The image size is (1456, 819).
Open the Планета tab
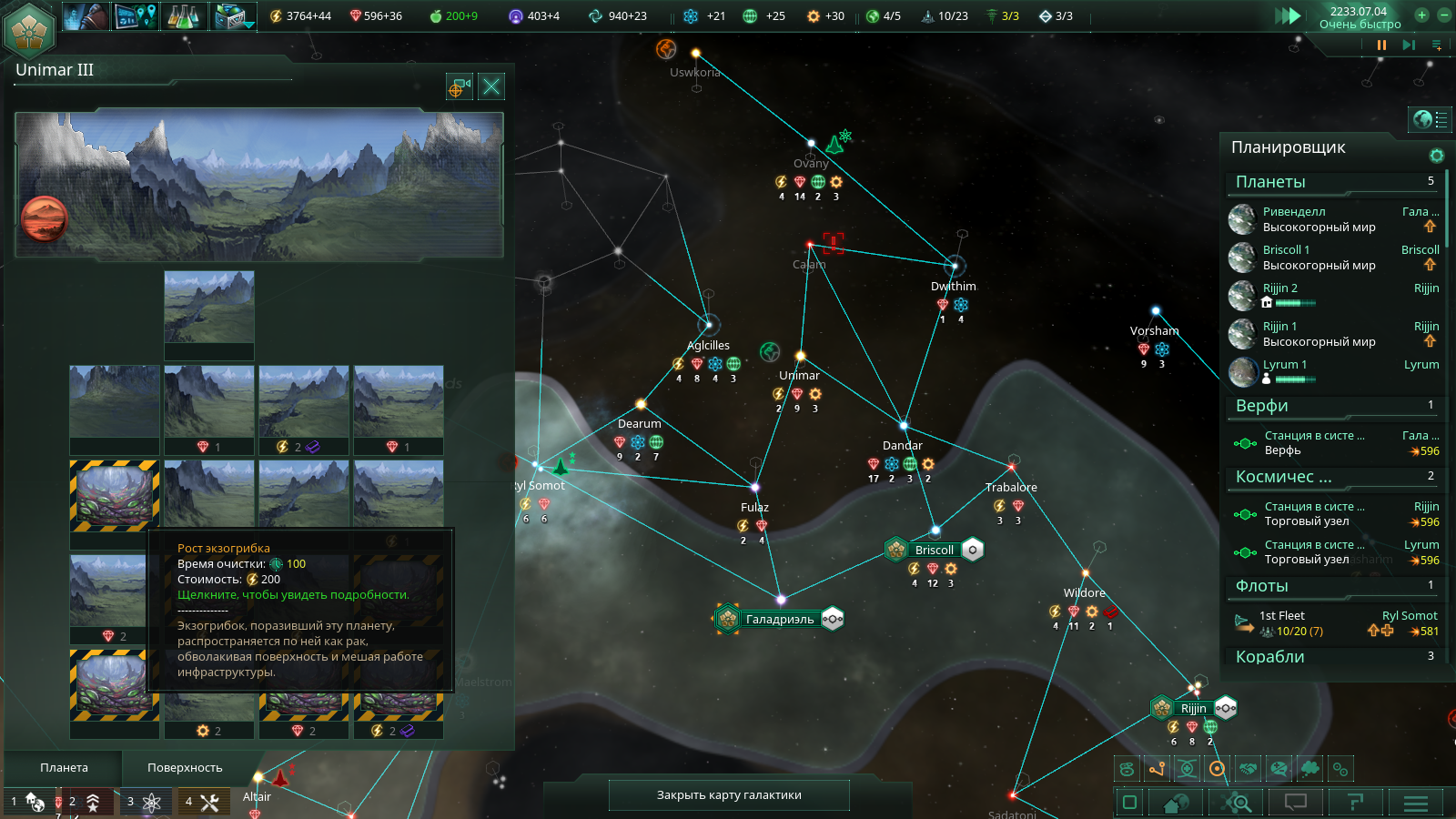(x=64, y=767)
